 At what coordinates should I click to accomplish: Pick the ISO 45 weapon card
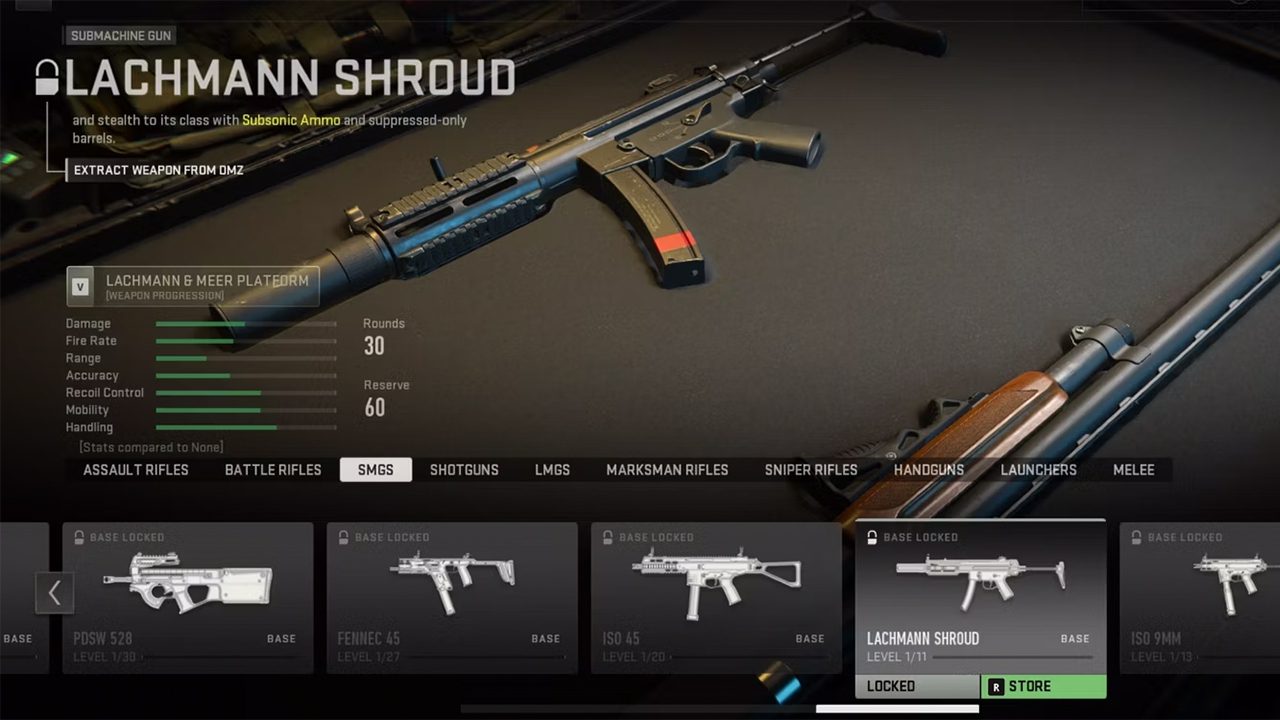[x=716, y=597]
